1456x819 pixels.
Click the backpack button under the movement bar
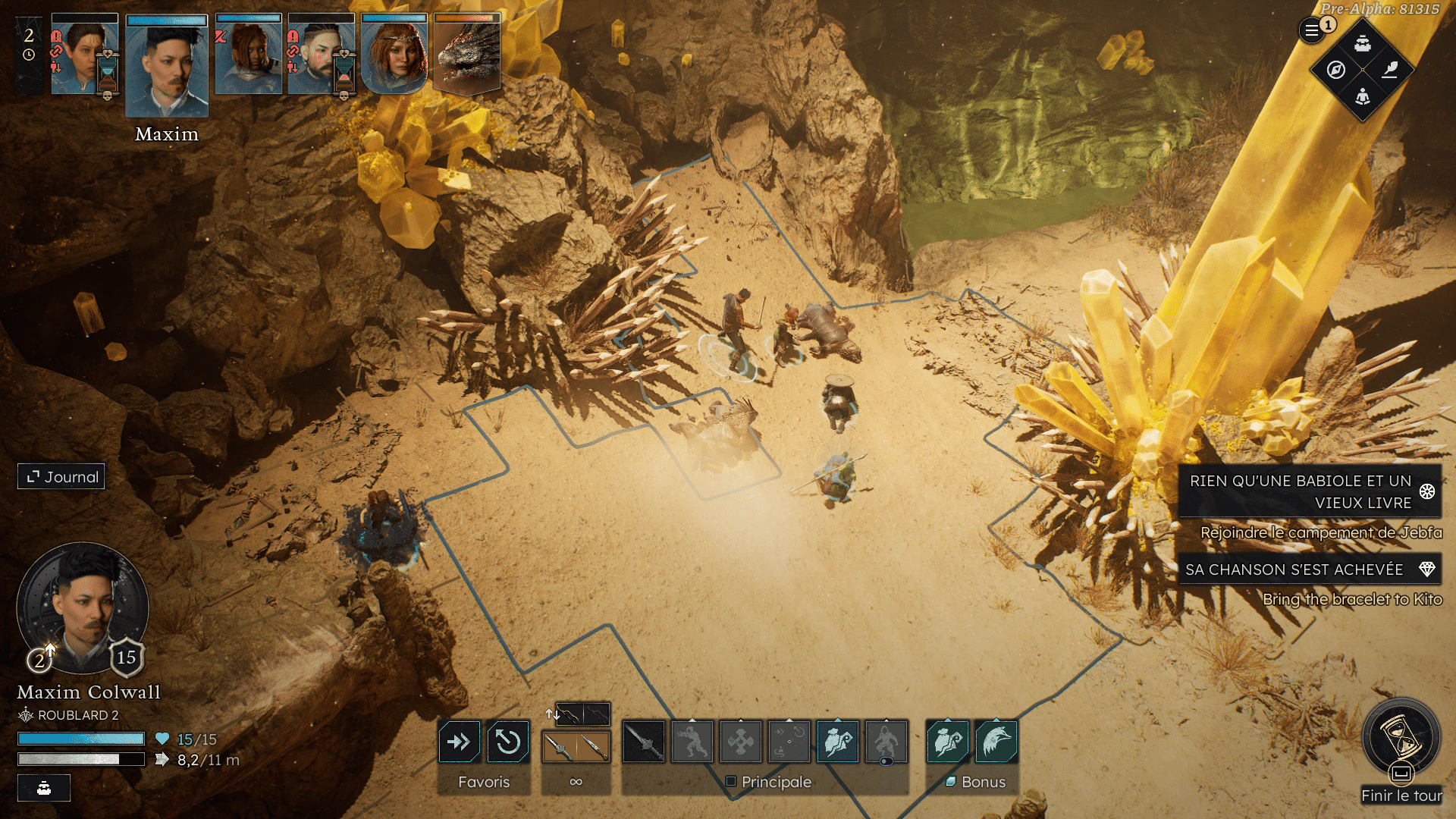point(44,788)
